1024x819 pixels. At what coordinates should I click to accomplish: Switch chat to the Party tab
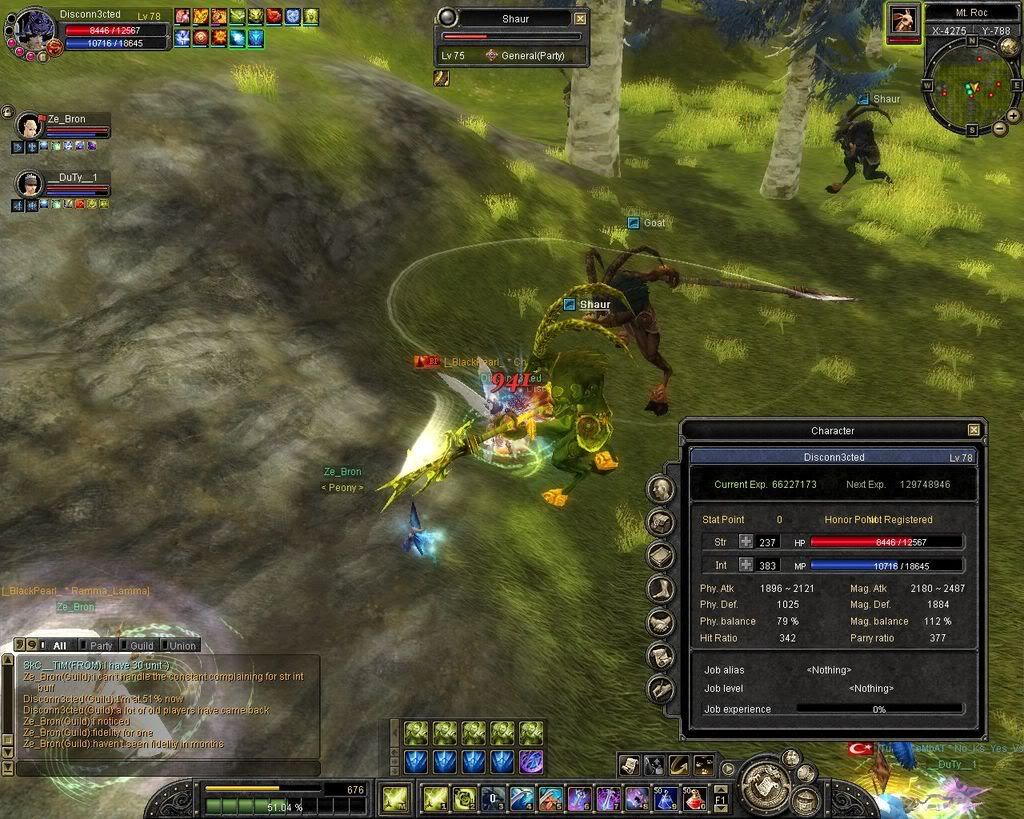(x=101, y=645)
